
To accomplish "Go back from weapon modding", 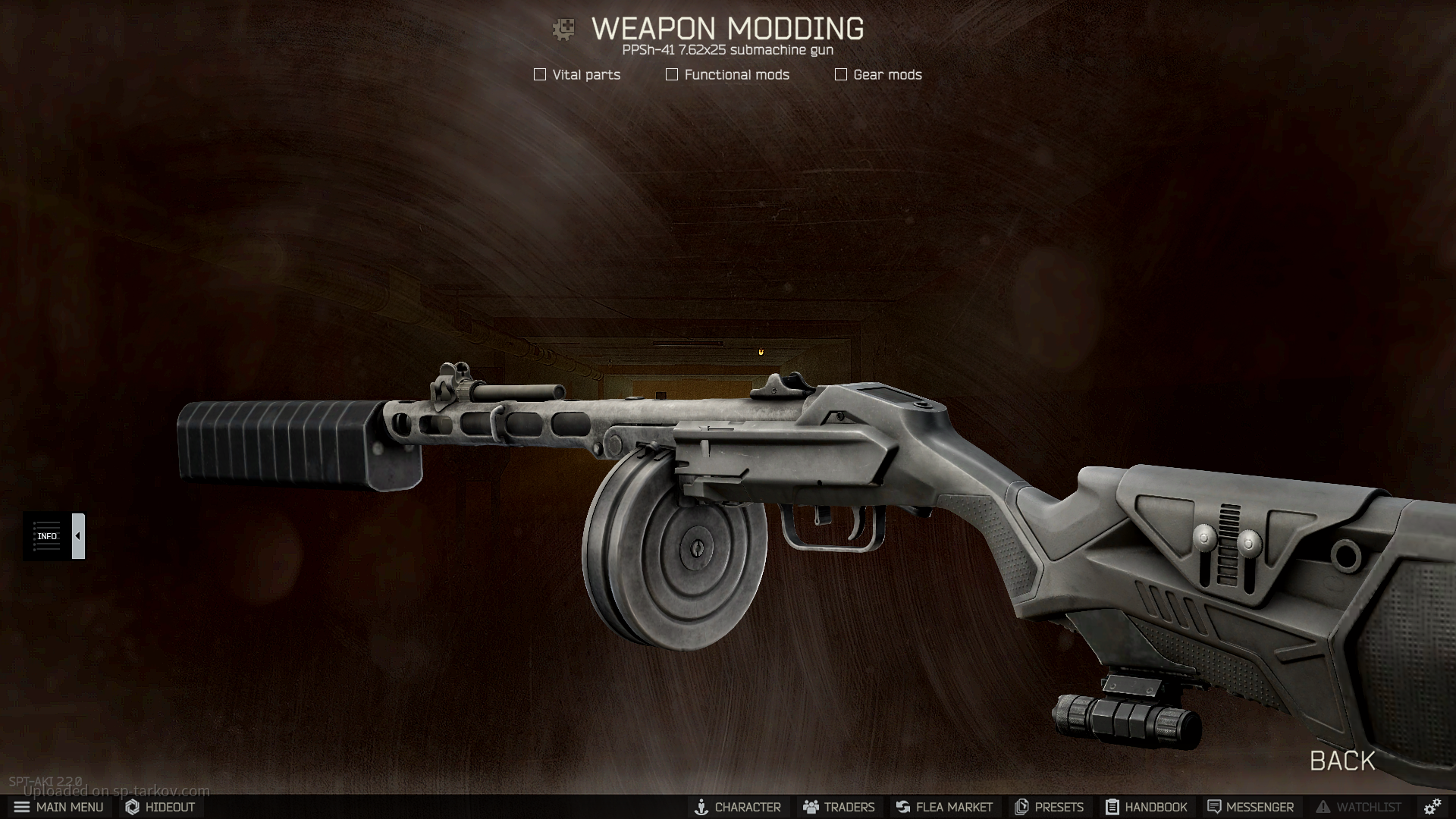I will click(x=1342, y=761).
